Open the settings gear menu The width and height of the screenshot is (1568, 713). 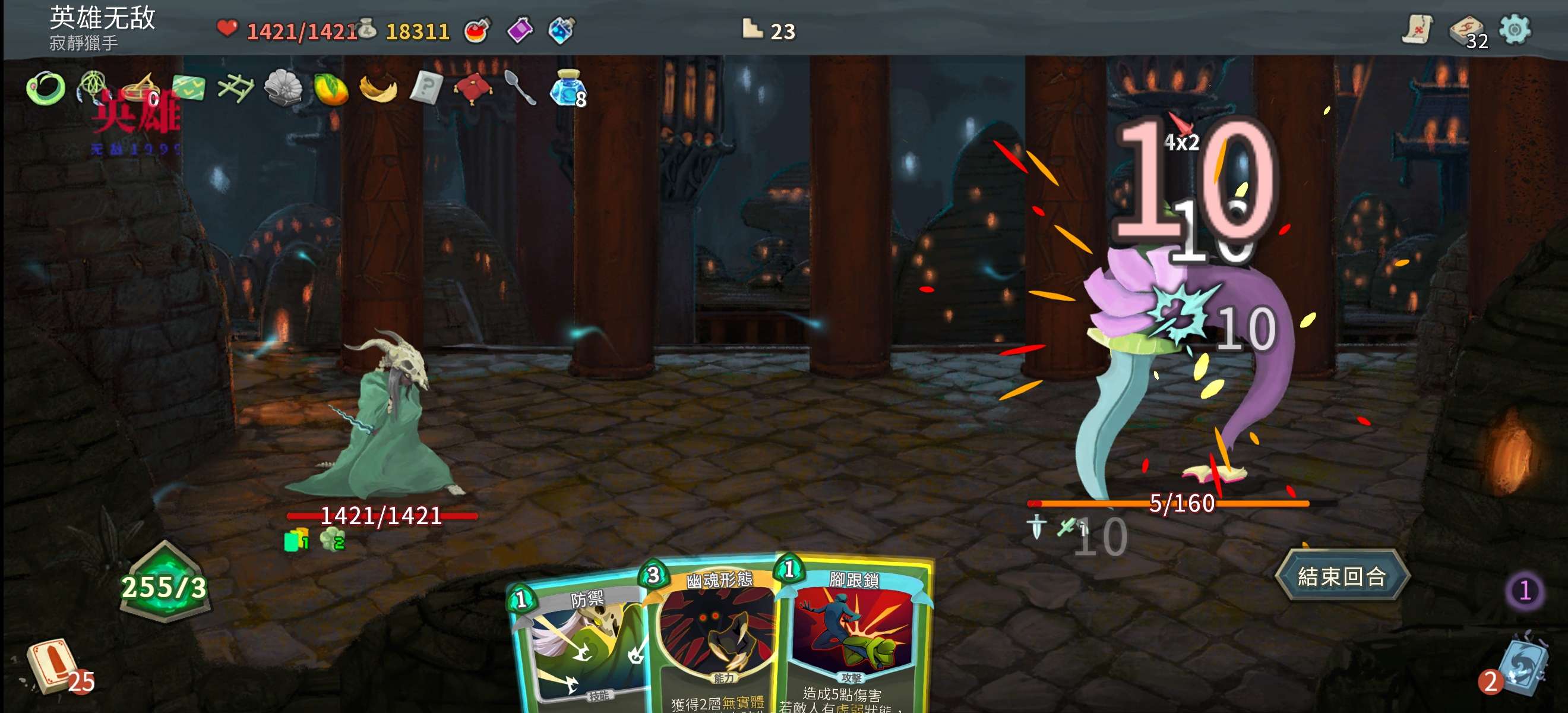[1515, 29]
